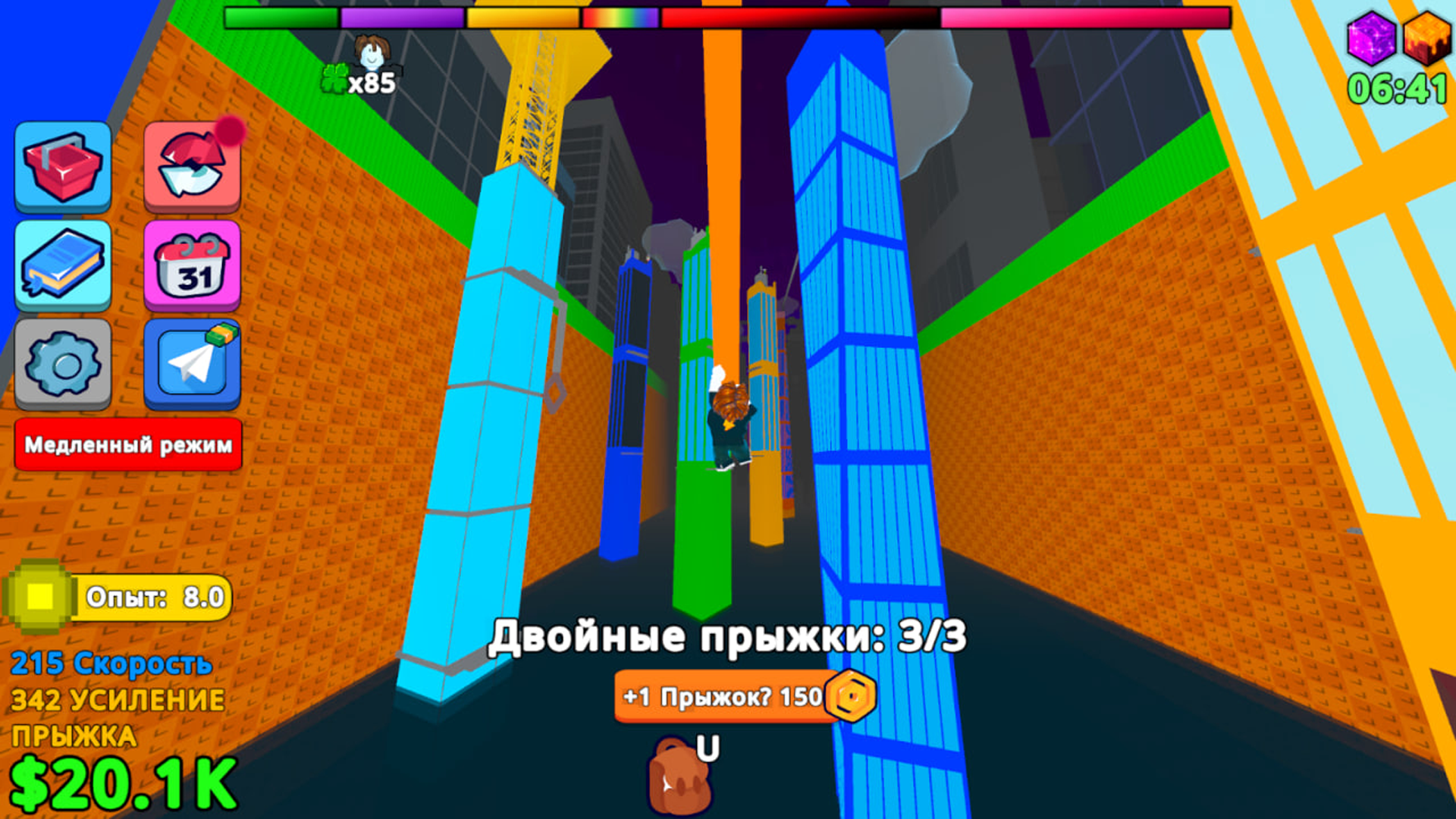This screenshot has height=819, width=1456.
Task: Click the rebirth swap icon
Action: tap(192, 168)
